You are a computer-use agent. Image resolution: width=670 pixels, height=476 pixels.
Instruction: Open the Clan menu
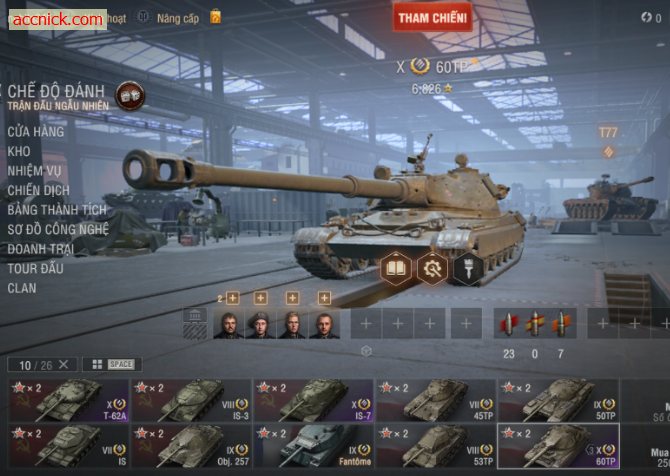pos(22,288)
